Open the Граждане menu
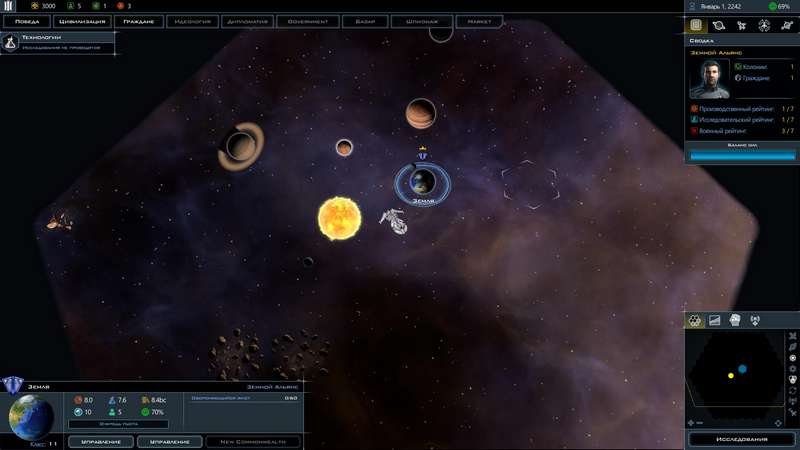 tap(138, 20)
